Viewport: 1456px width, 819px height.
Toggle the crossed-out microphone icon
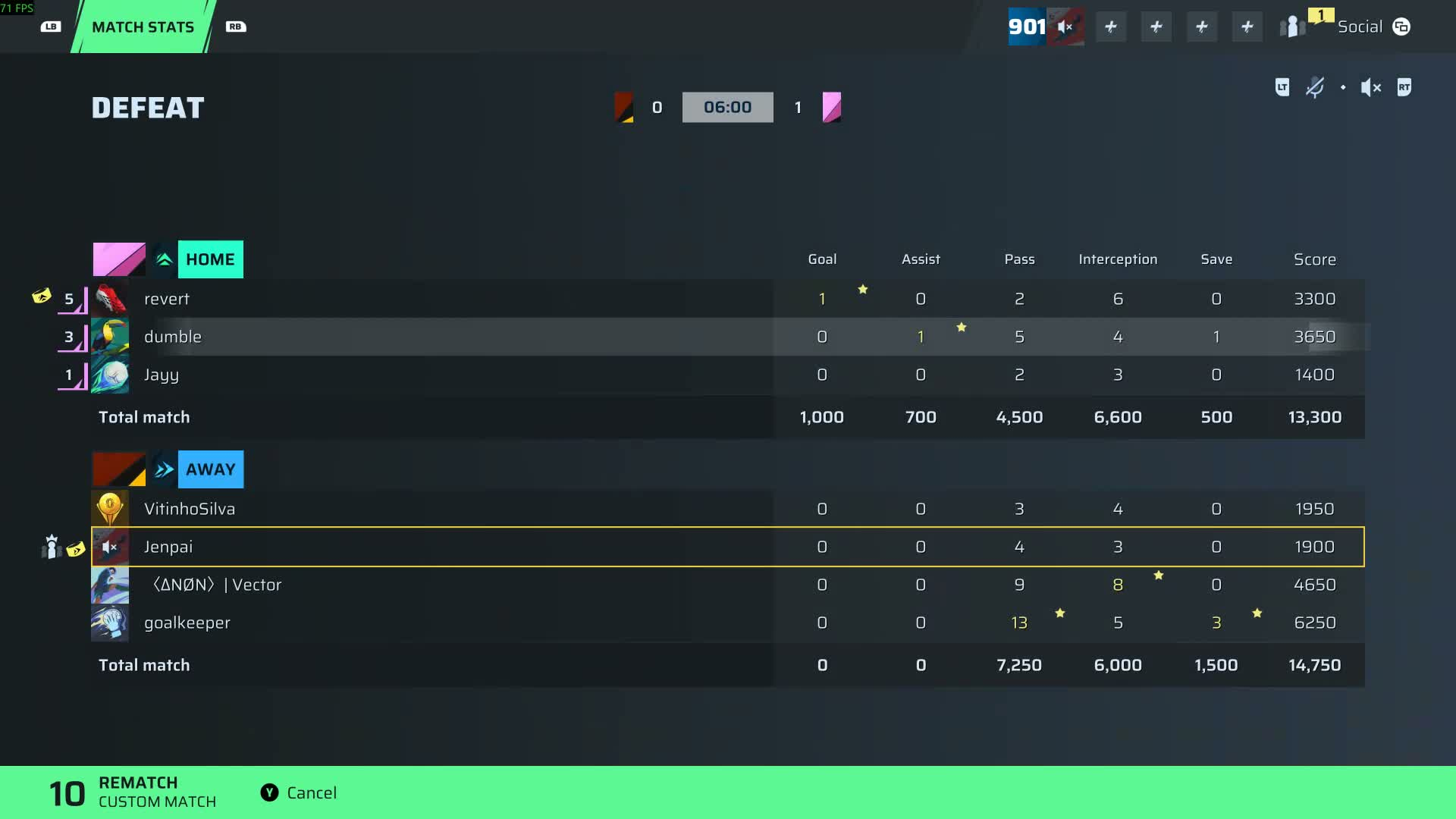(x=1314, y=88)
